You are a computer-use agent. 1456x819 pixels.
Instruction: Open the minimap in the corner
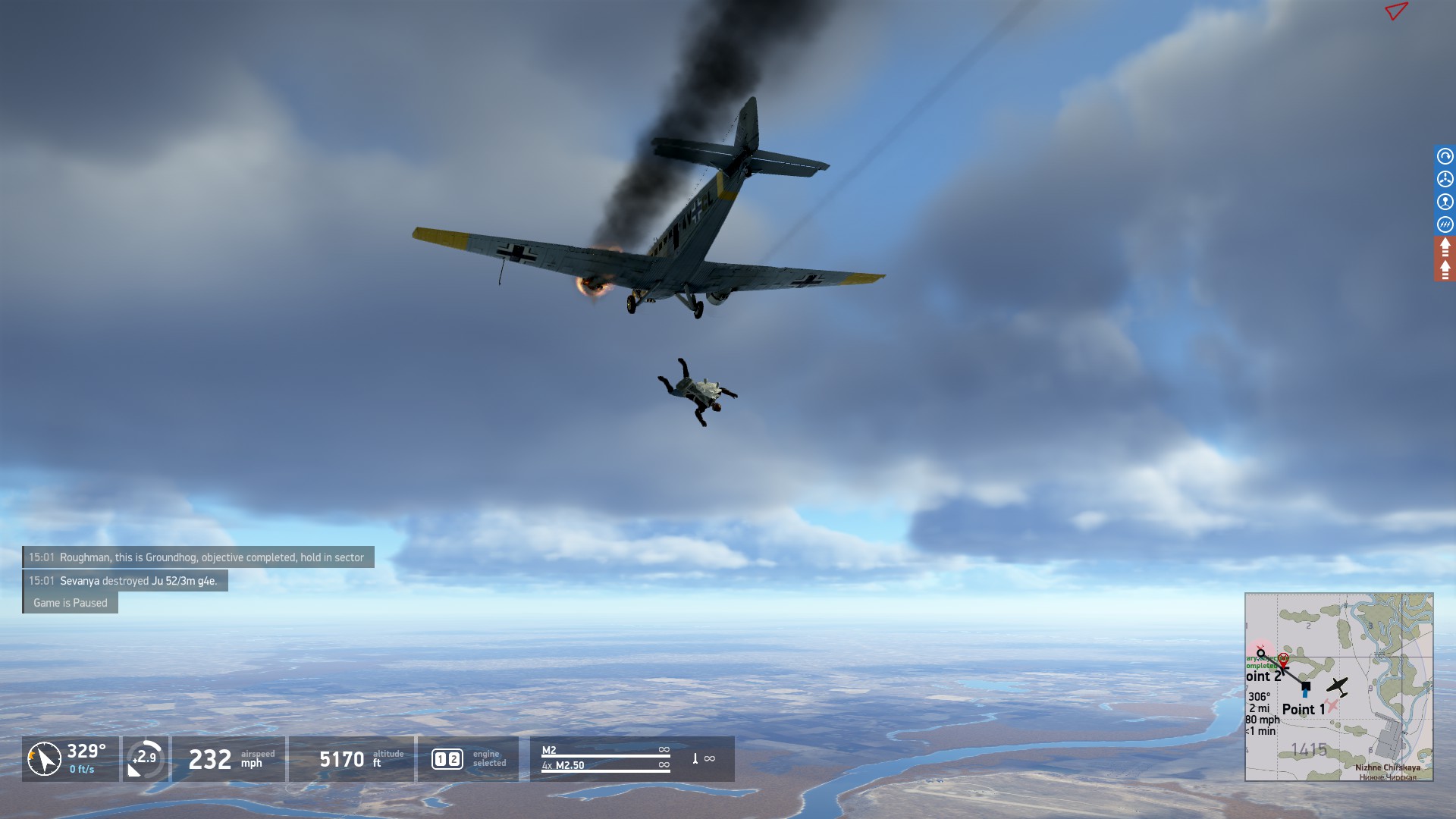point(1338,686)
